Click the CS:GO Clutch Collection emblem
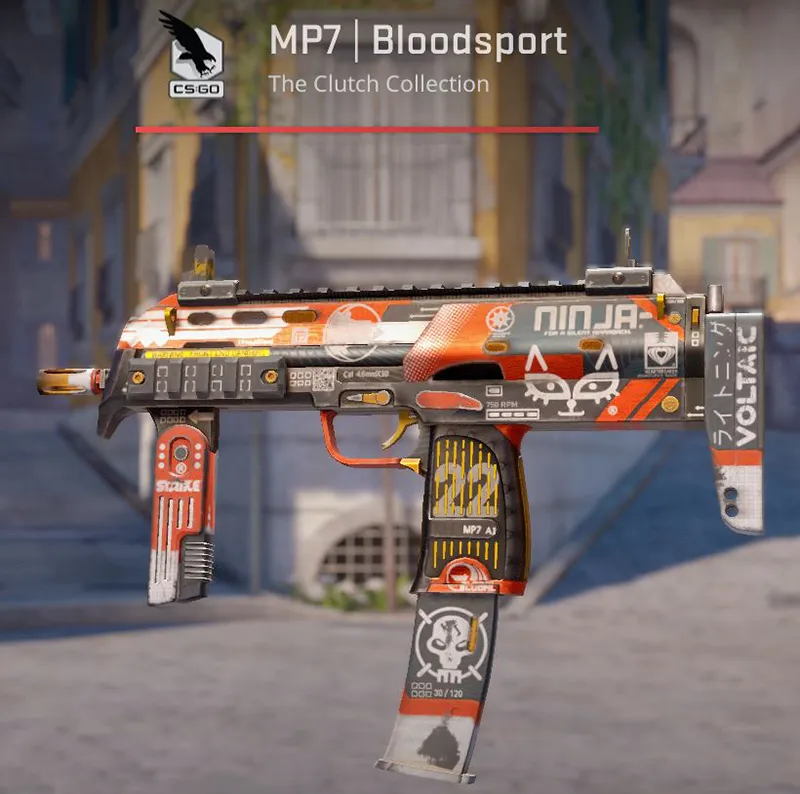The height and width of the screenshot is (794, 800). point(191,48)
